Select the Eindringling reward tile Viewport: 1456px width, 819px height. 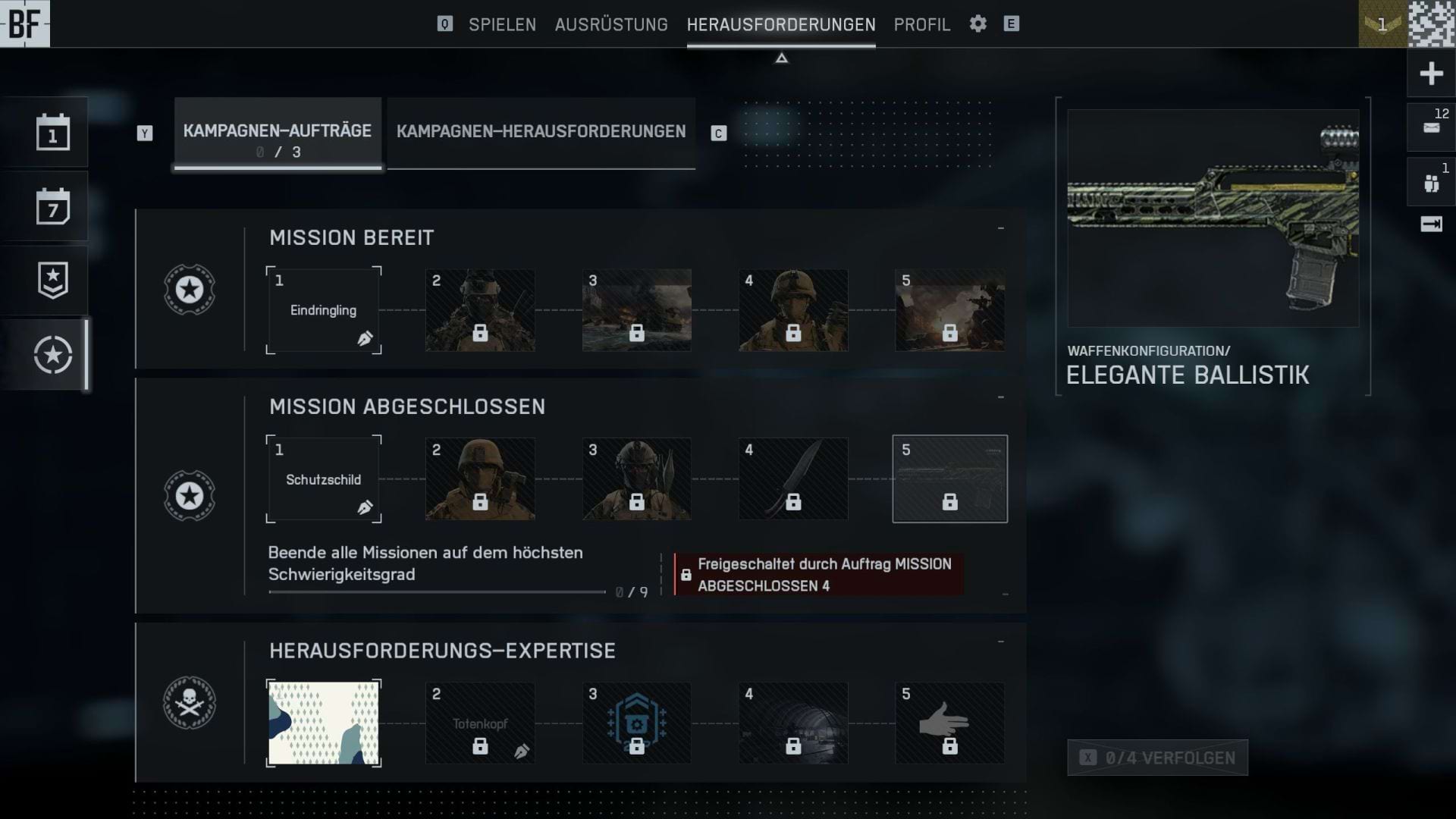point(324,310)
